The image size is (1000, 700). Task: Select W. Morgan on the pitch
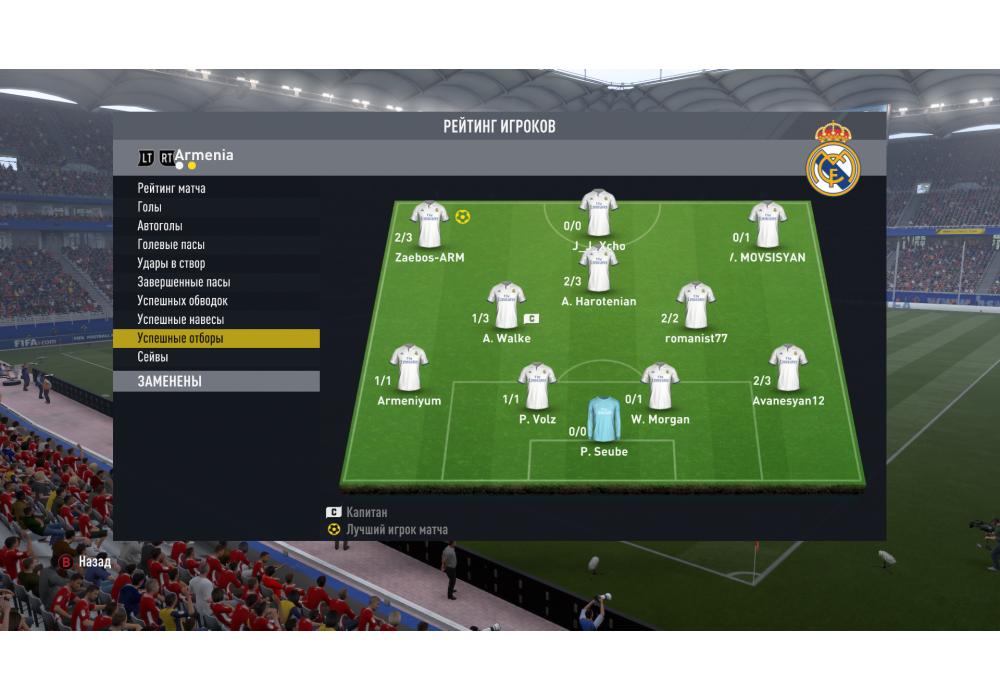pos(660,386)
